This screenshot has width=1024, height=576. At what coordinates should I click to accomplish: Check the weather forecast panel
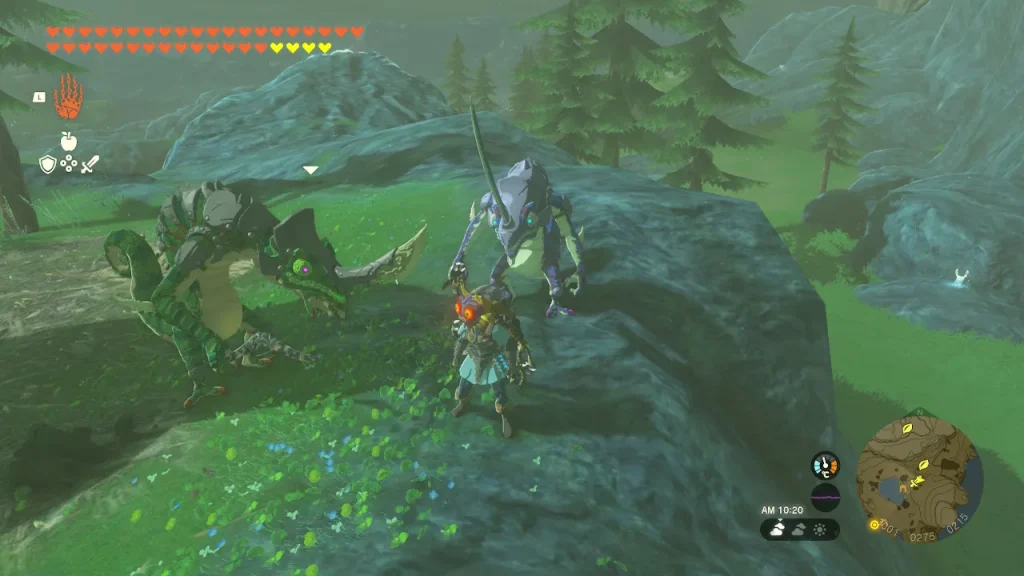pos(799,529)
